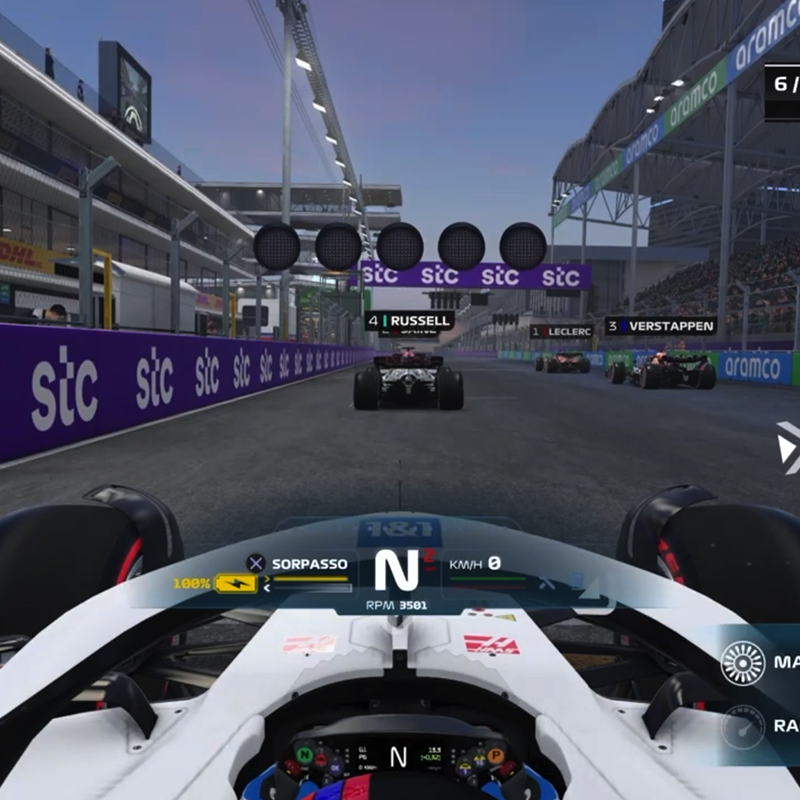Click the white double-chevron arrow icon
Screen dimensions: 800x800
click(x=789, y=447)
